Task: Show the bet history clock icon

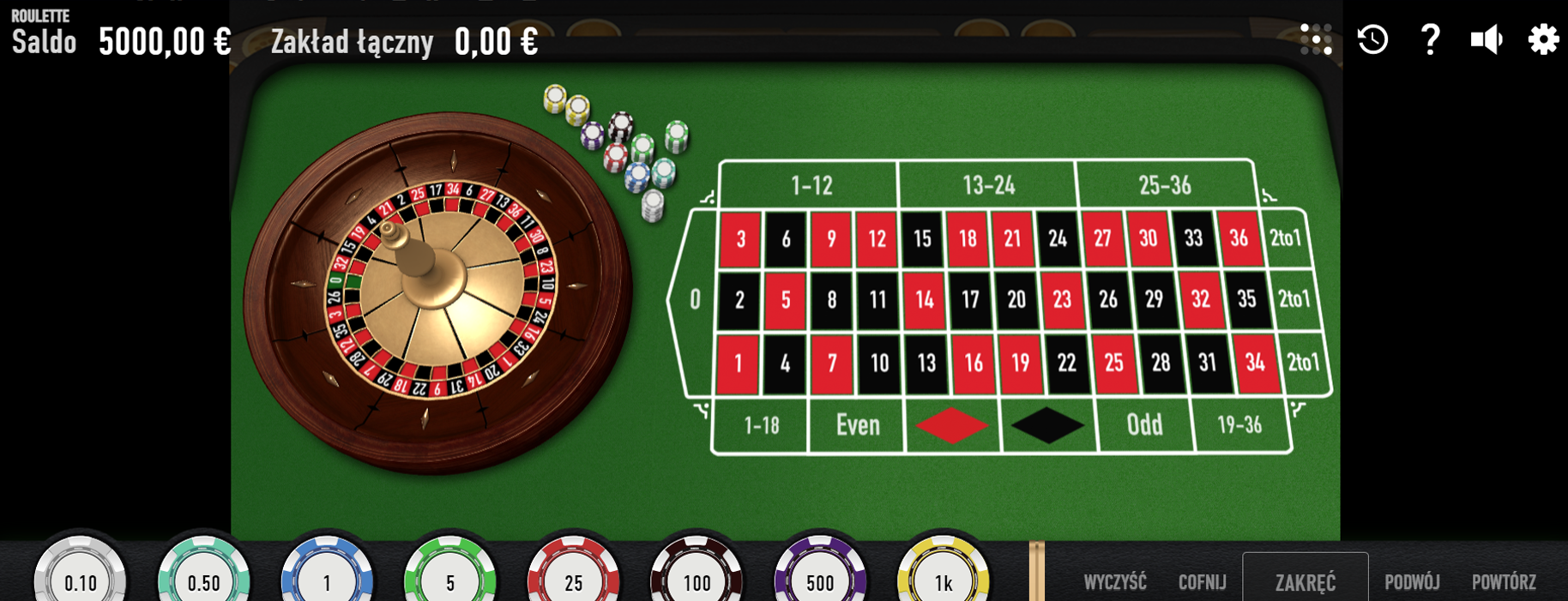Action: 1372,39
